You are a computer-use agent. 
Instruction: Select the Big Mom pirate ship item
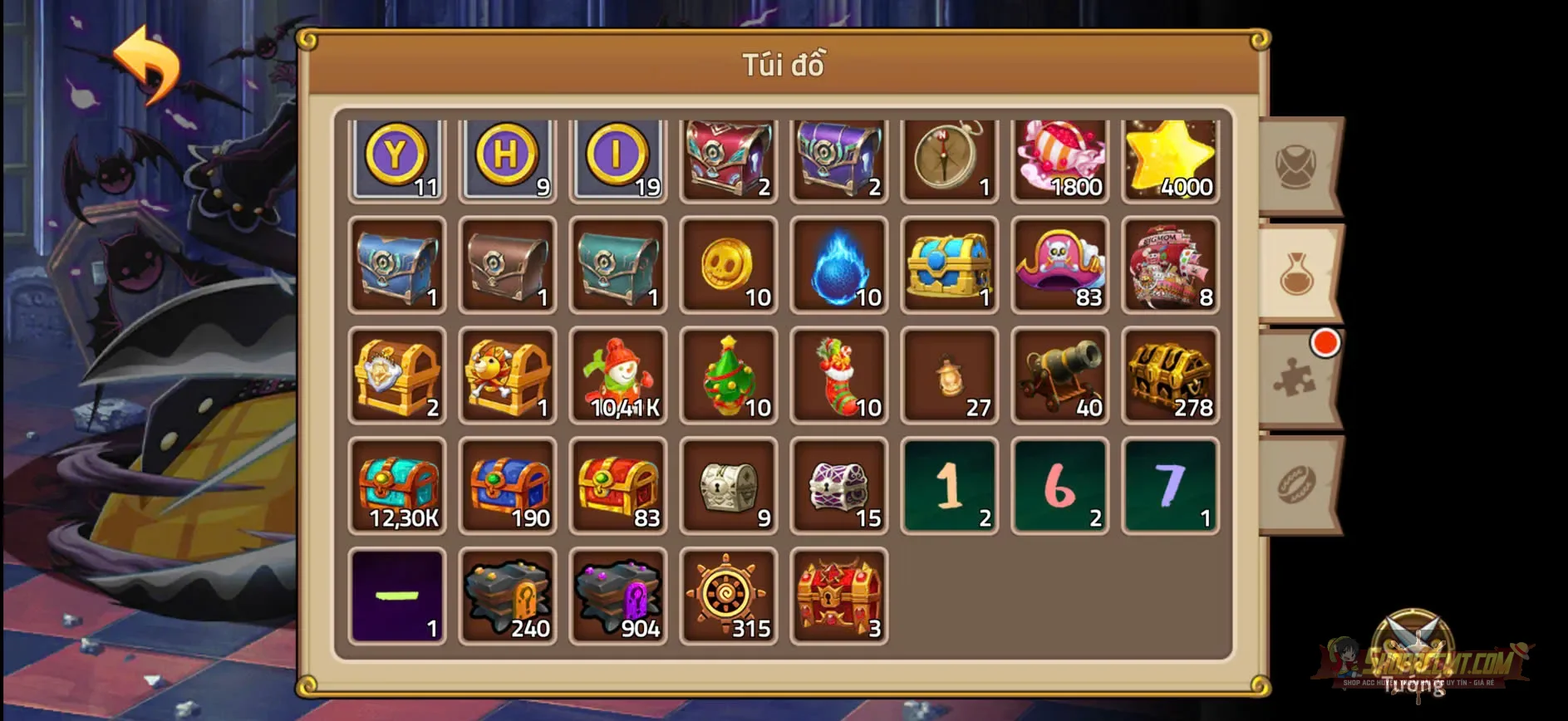(x=1170, y=266)
